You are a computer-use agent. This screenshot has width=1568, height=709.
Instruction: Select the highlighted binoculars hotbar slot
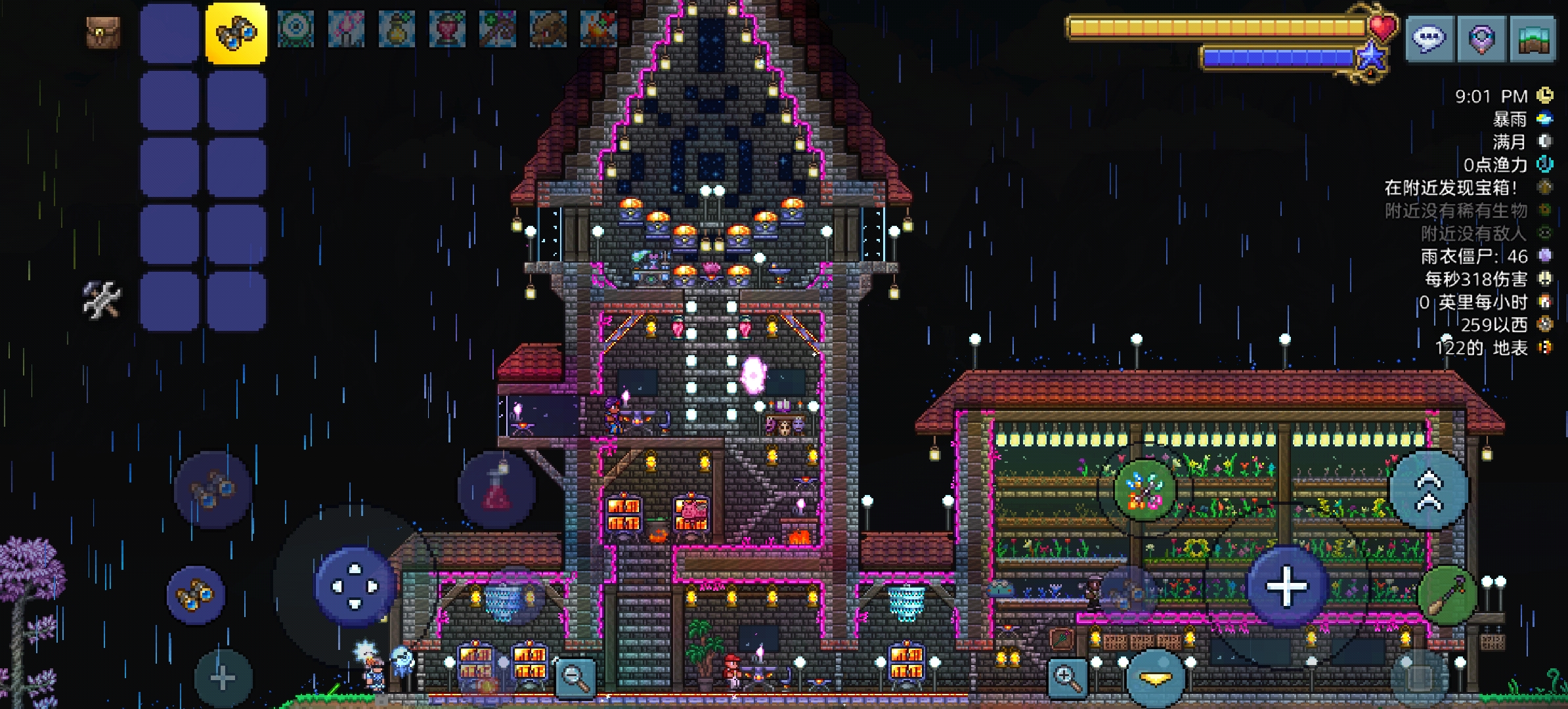(236, 33)
